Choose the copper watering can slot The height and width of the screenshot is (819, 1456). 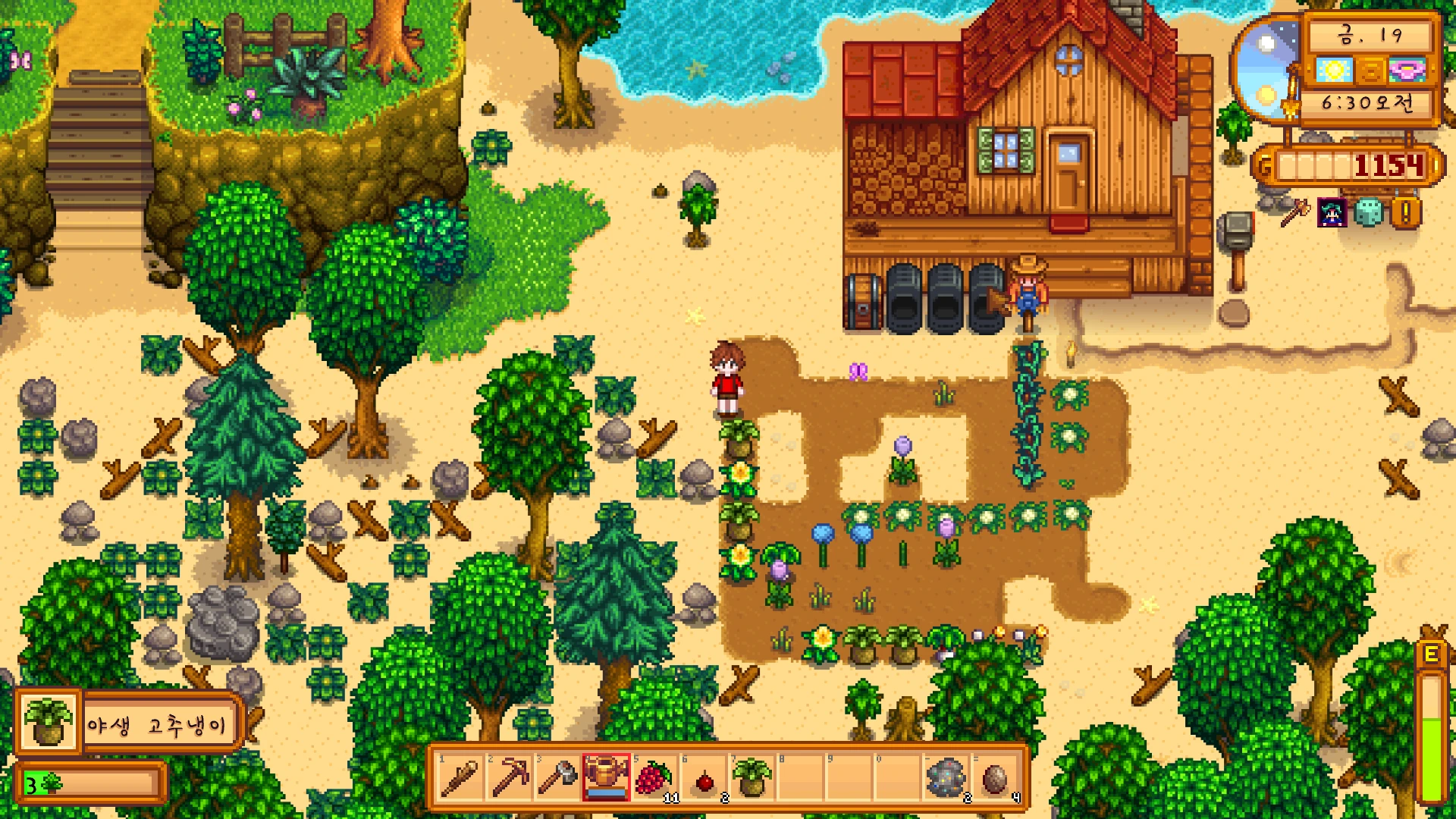[606, 778]
